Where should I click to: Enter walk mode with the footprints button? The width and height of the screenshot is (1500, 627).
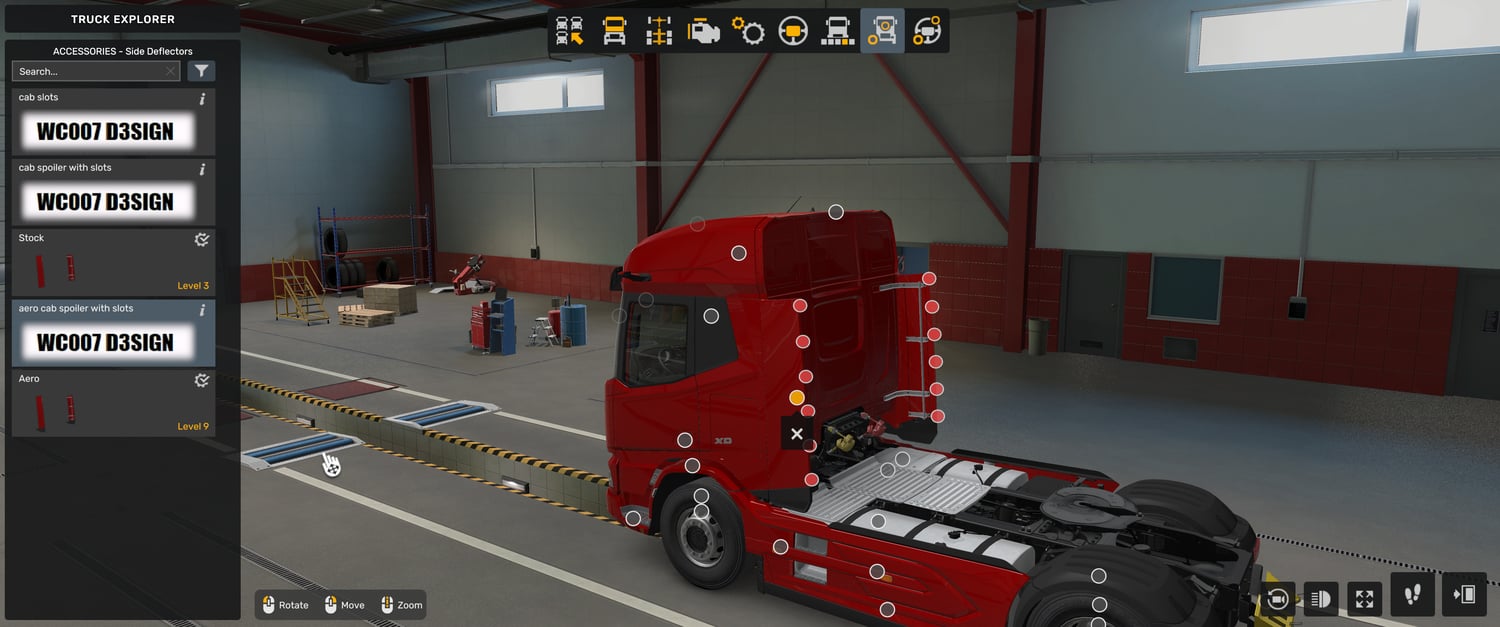point(1412,595)
